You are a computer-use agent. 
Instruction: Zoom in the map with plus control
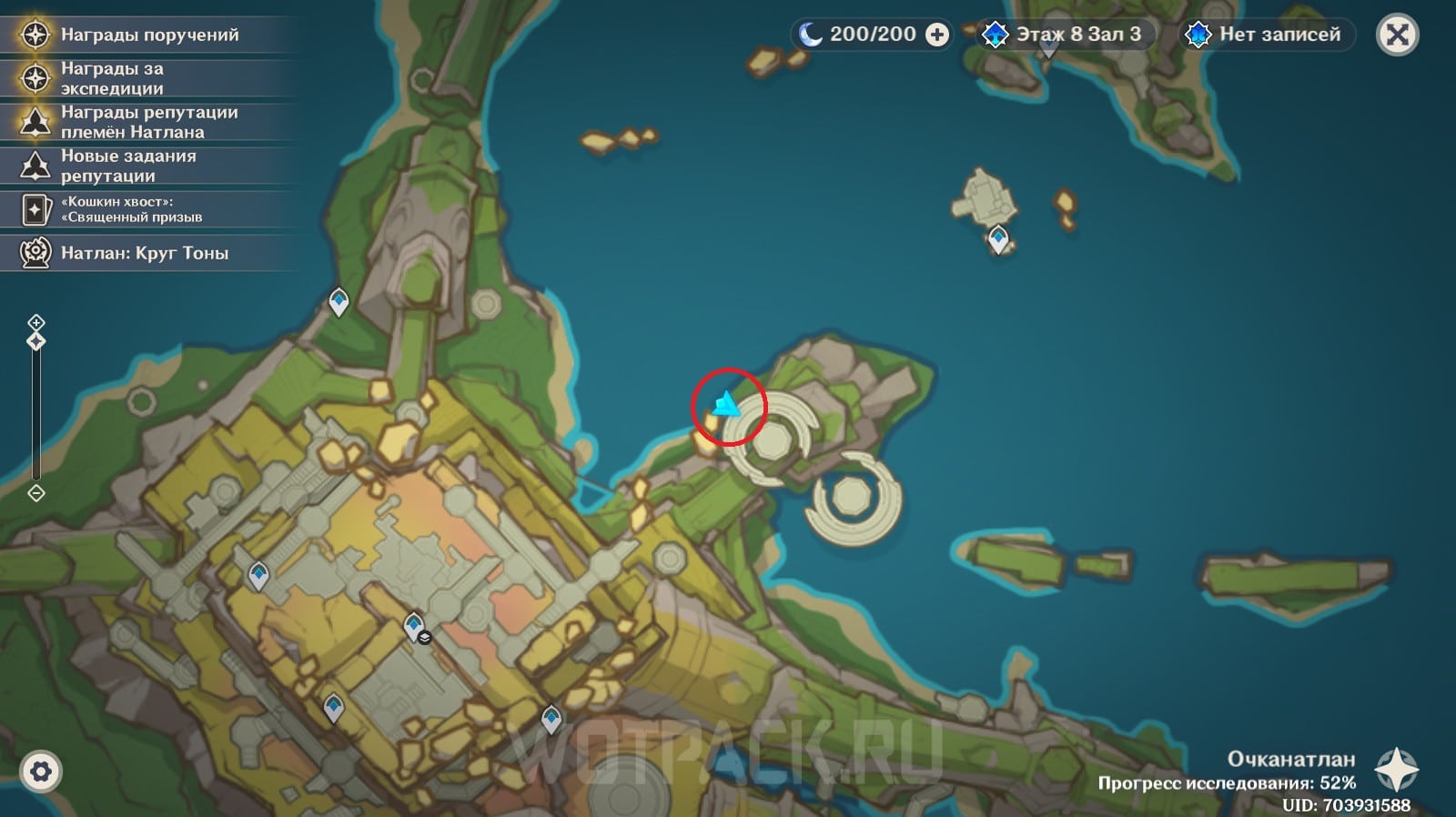[x=36, y=322]
